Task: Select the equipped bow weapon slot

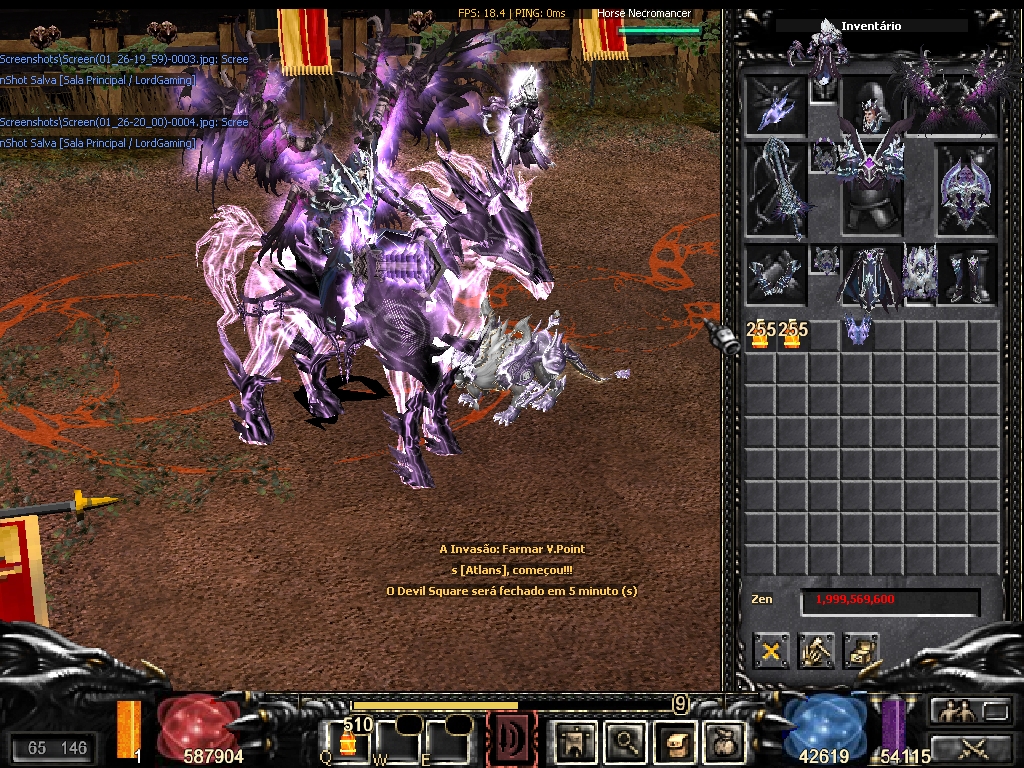Action: [x=776, y=190]
